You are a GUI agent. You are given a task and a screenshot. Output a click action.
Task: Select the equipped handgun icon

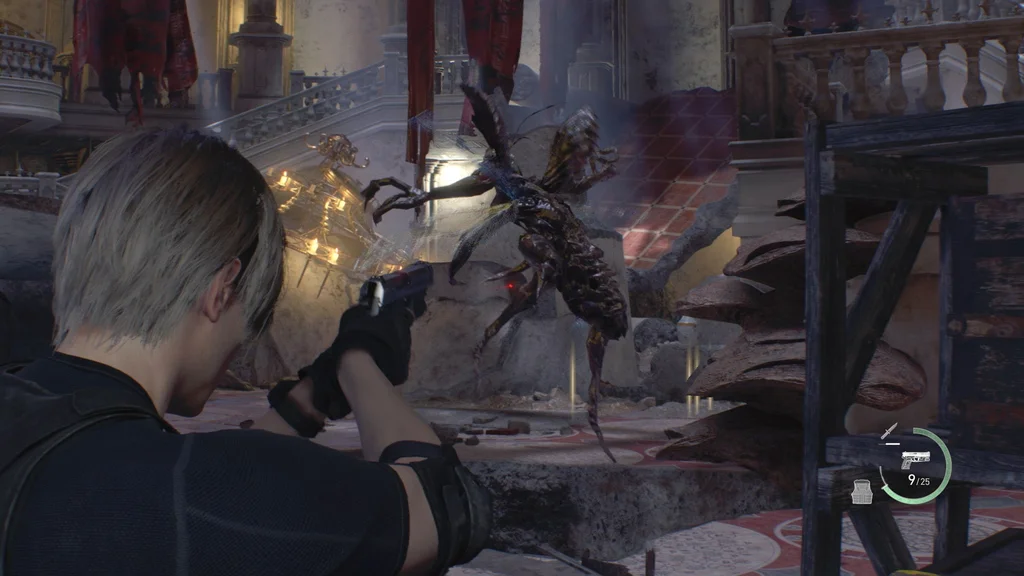[x=915, y=461]
